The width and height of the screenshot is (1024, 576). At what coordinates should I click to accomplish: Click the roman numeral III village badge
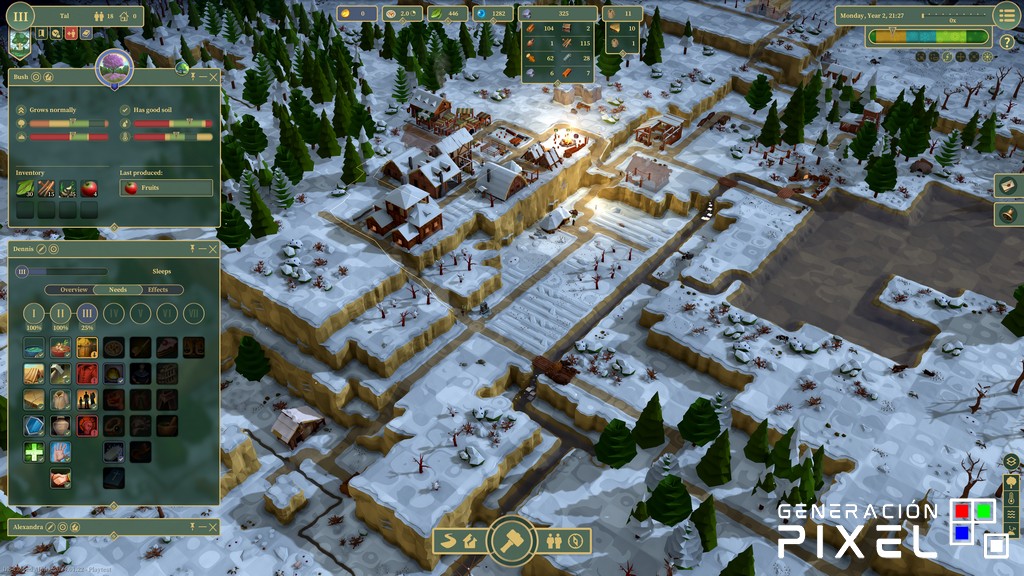(x=19, y=15)
